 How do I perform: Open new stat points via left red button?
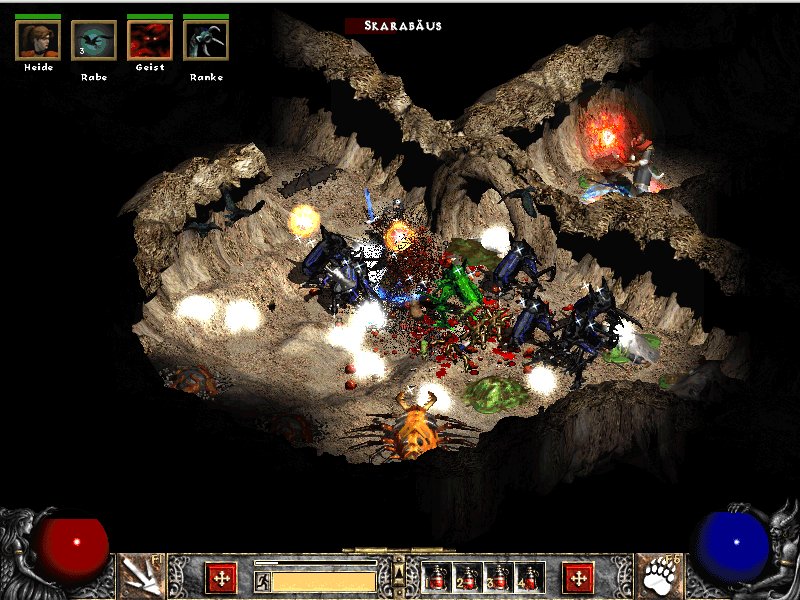(x=221, y=577)
